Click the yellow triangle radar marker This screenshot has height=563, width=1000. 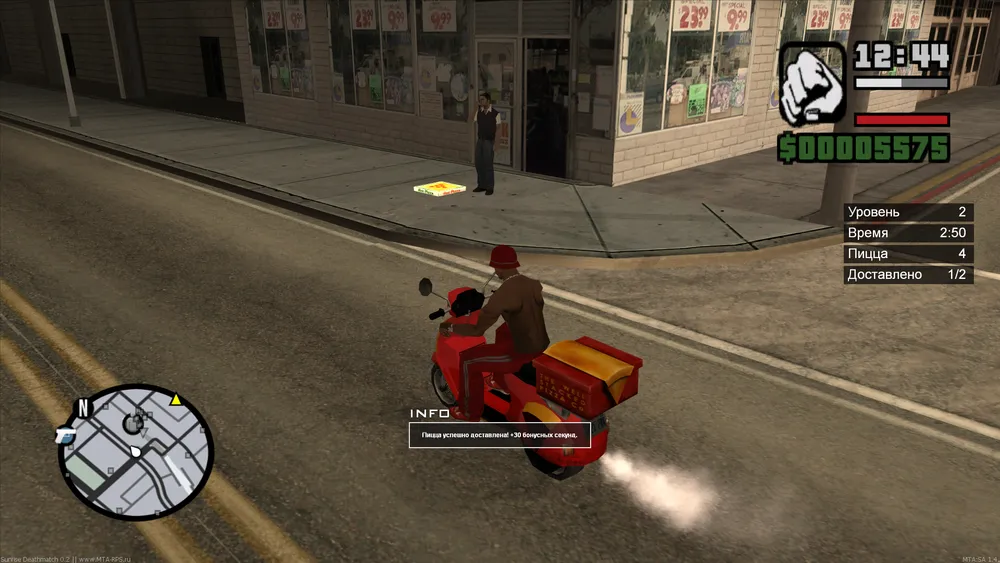(176, 400)
